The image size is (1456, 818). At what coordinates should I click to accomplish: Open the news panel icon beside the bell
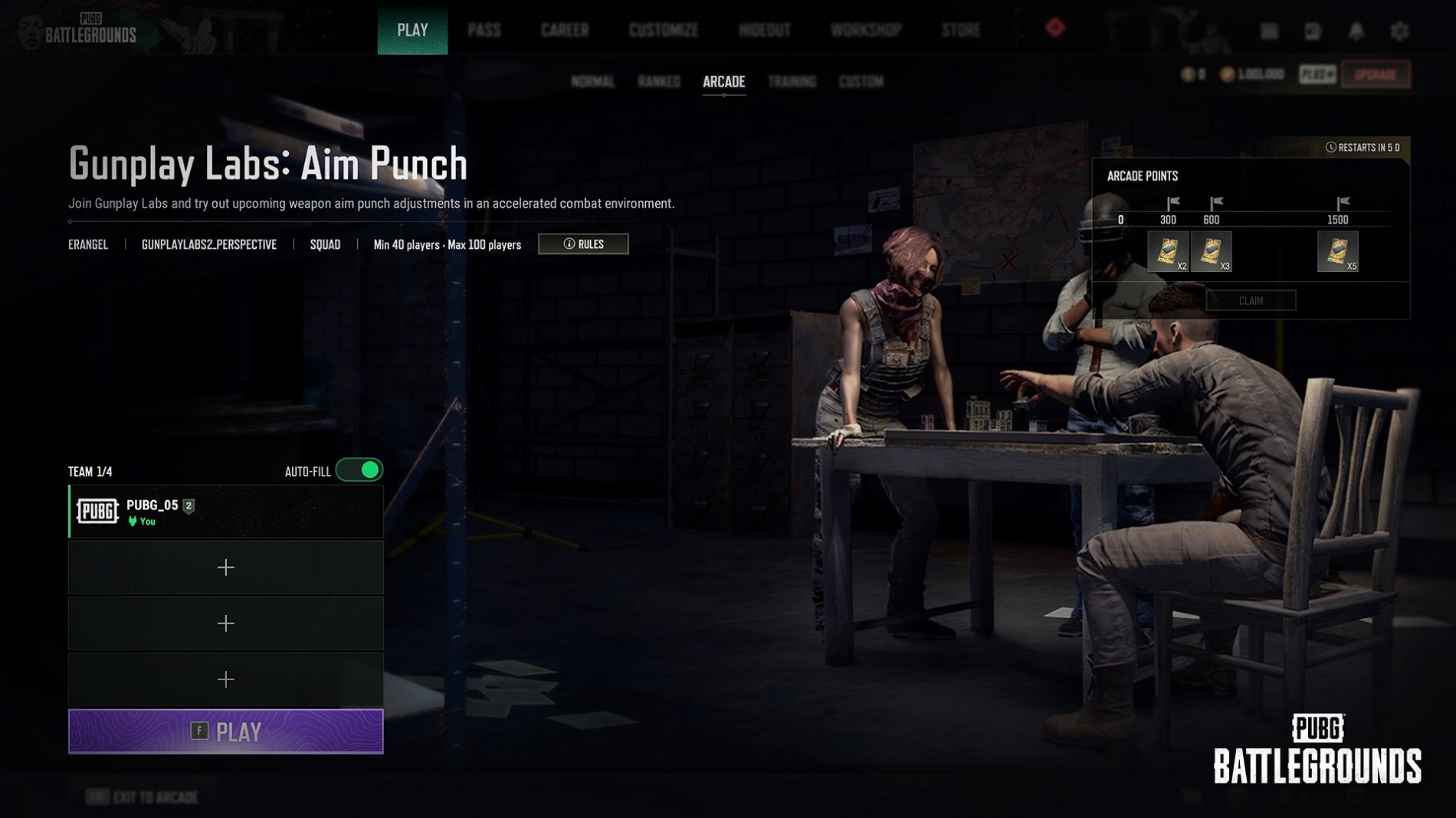(1312, 31)
